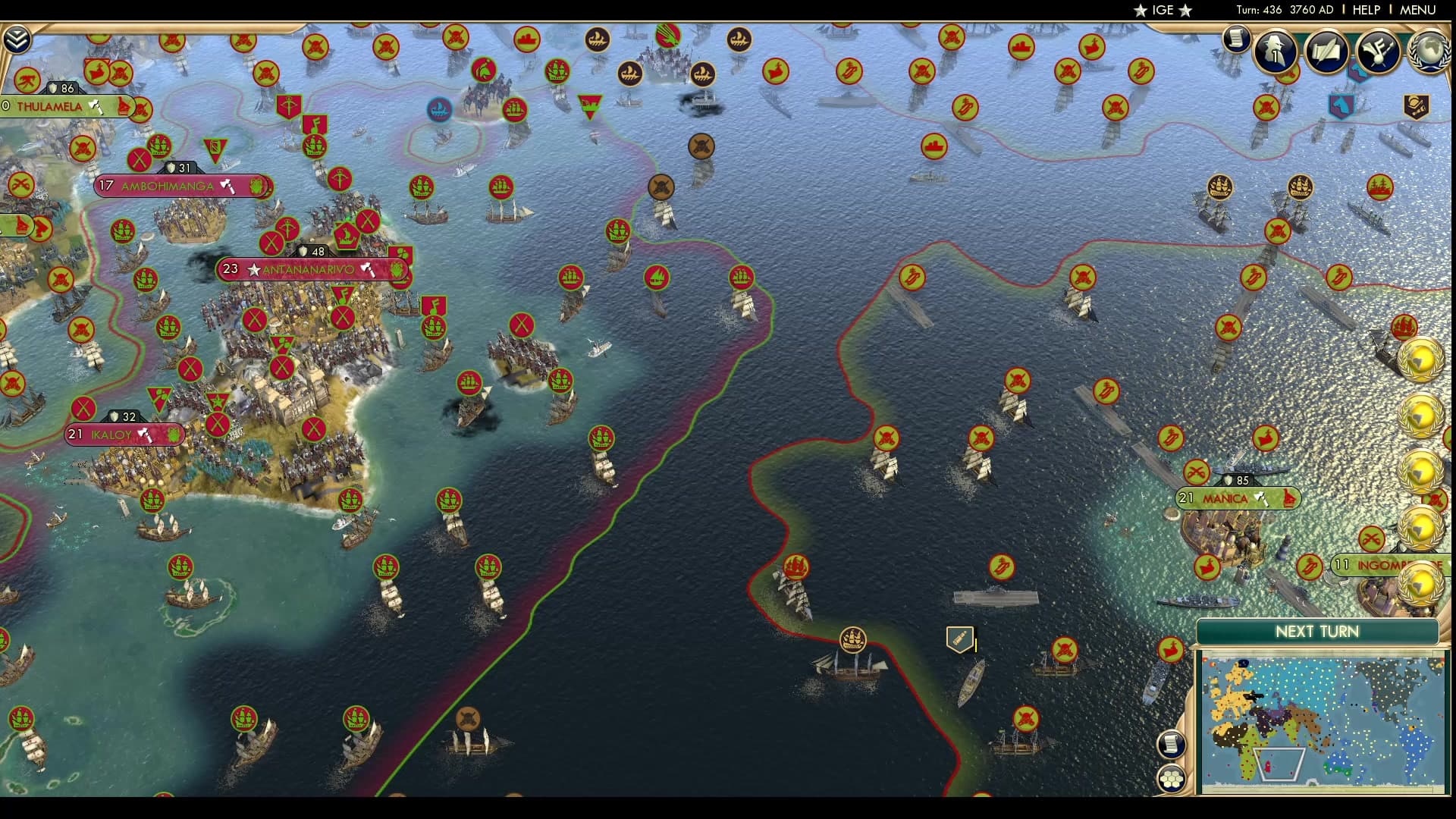
Task: Toggle the hex strategic view icon
Action: [x=1172, y=777]
